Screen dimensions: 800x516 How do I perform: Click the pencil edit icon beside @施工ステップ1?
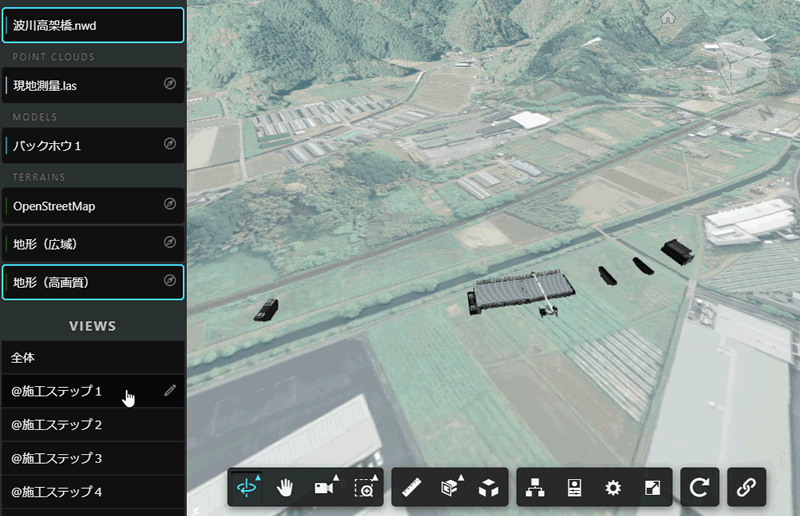tap(169, 391)
